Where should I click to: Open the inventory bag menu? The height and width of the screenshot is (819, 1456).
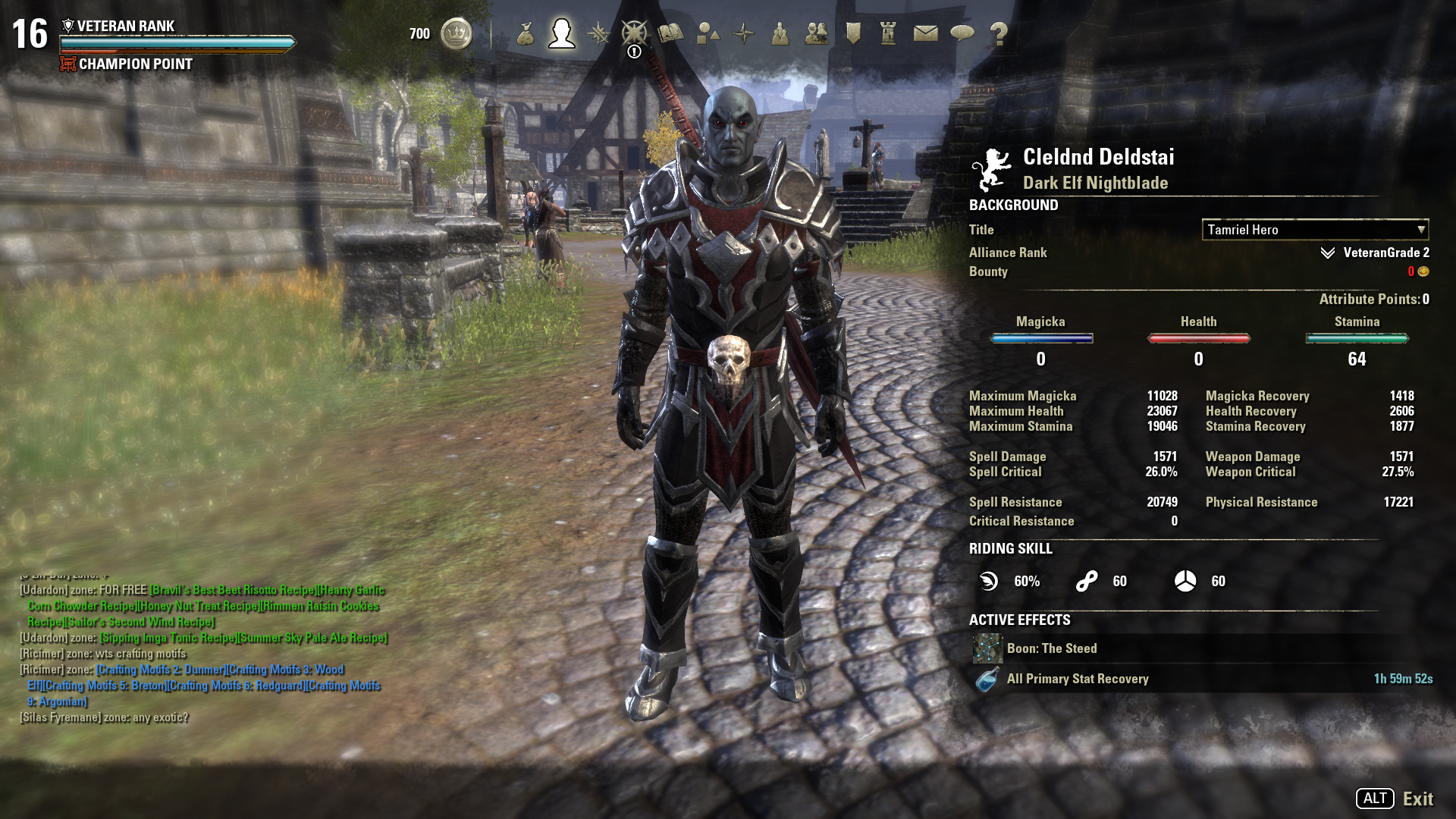(526, 33)
